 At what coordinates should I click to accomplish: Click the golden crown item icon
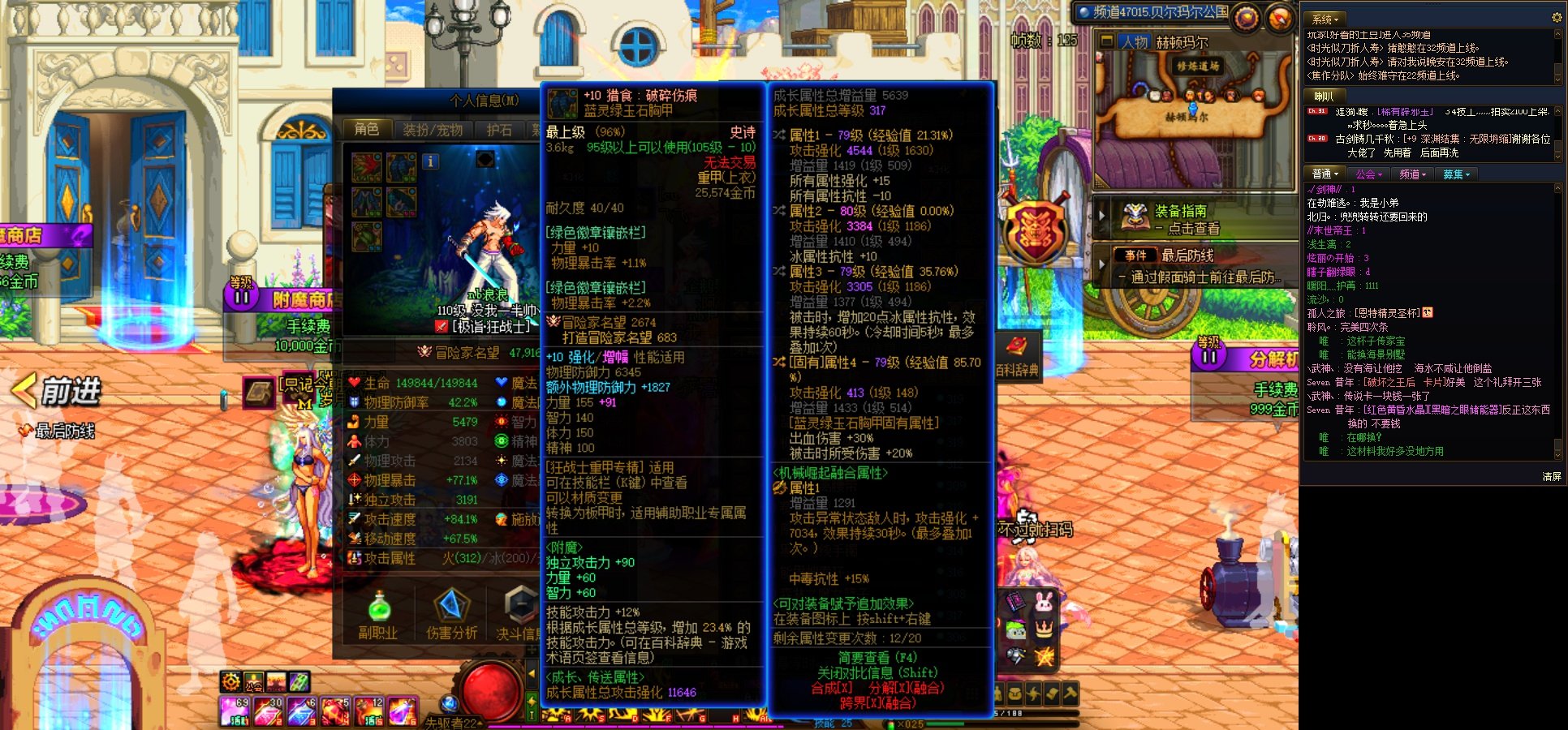click(1045, 629)
